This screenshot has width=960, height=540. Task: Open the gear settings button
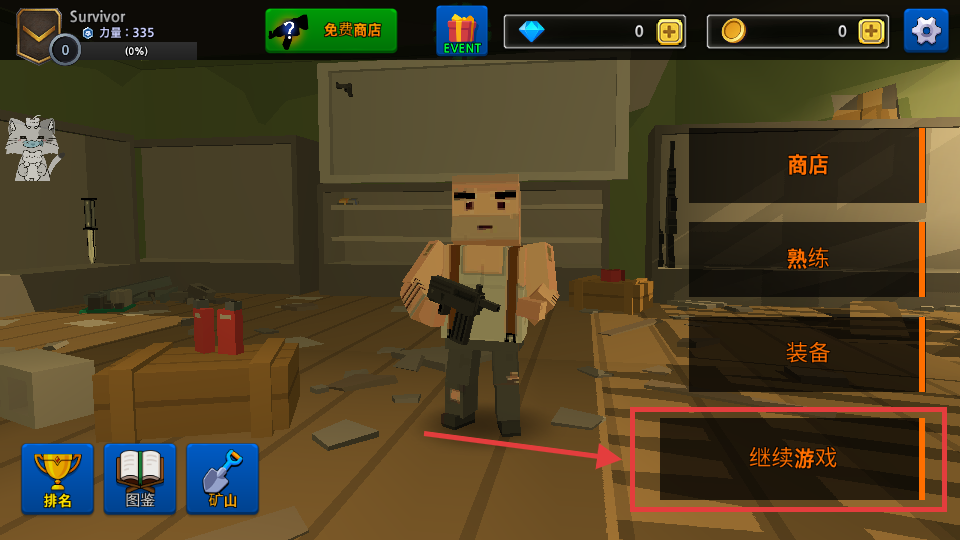coord(926,30)
